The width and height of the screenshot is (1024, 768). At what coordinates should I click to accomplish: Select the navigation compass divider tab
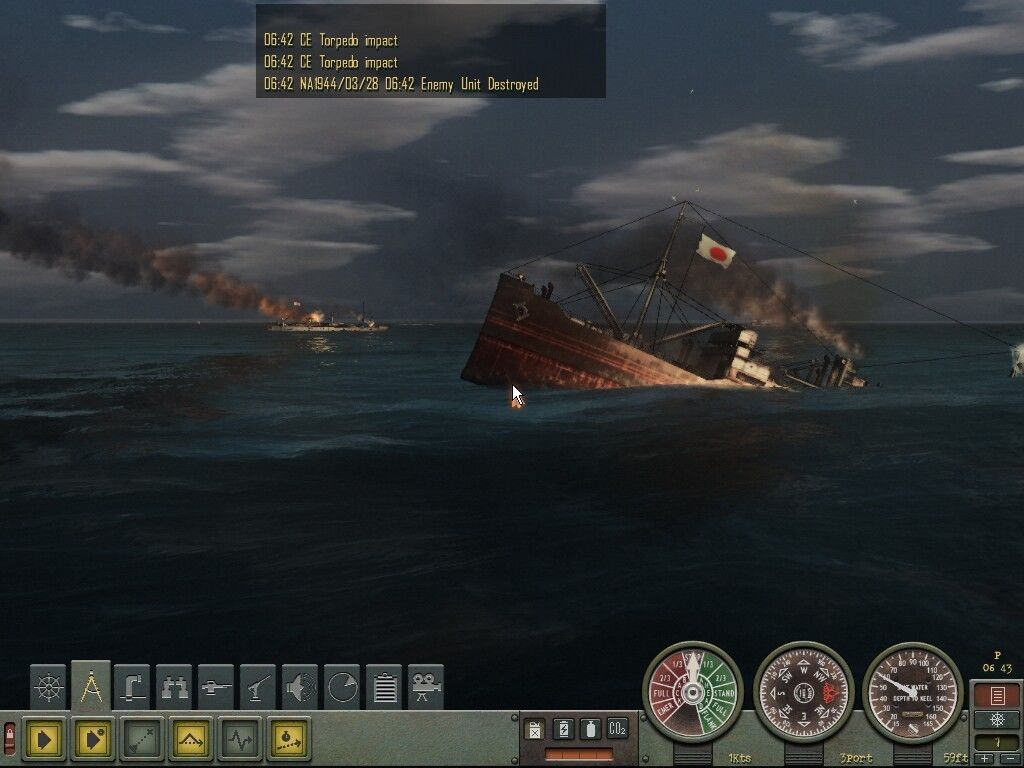(x=91, y=686)
